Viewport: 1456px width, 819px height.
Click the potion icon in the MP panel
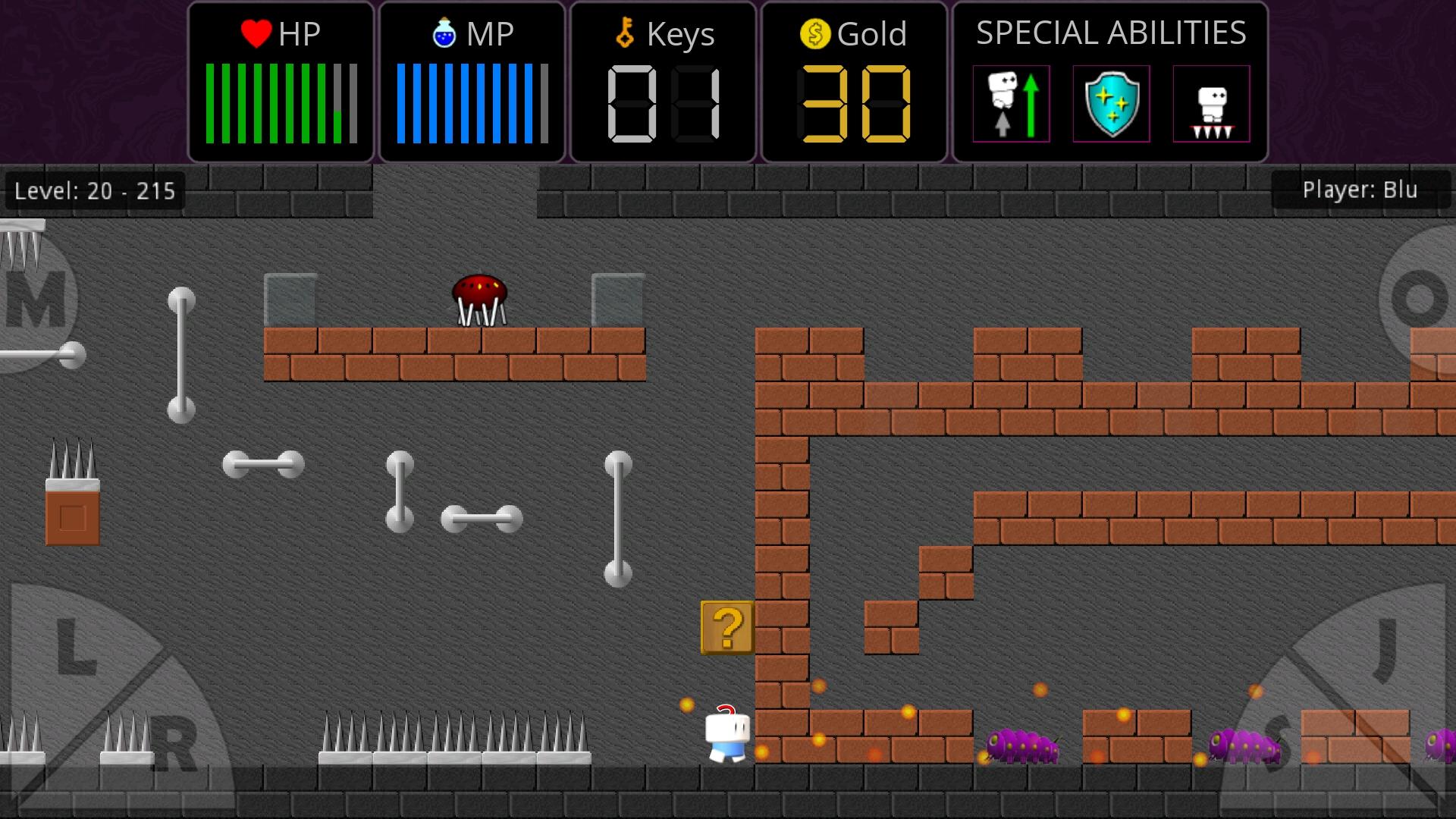[444, 33]
